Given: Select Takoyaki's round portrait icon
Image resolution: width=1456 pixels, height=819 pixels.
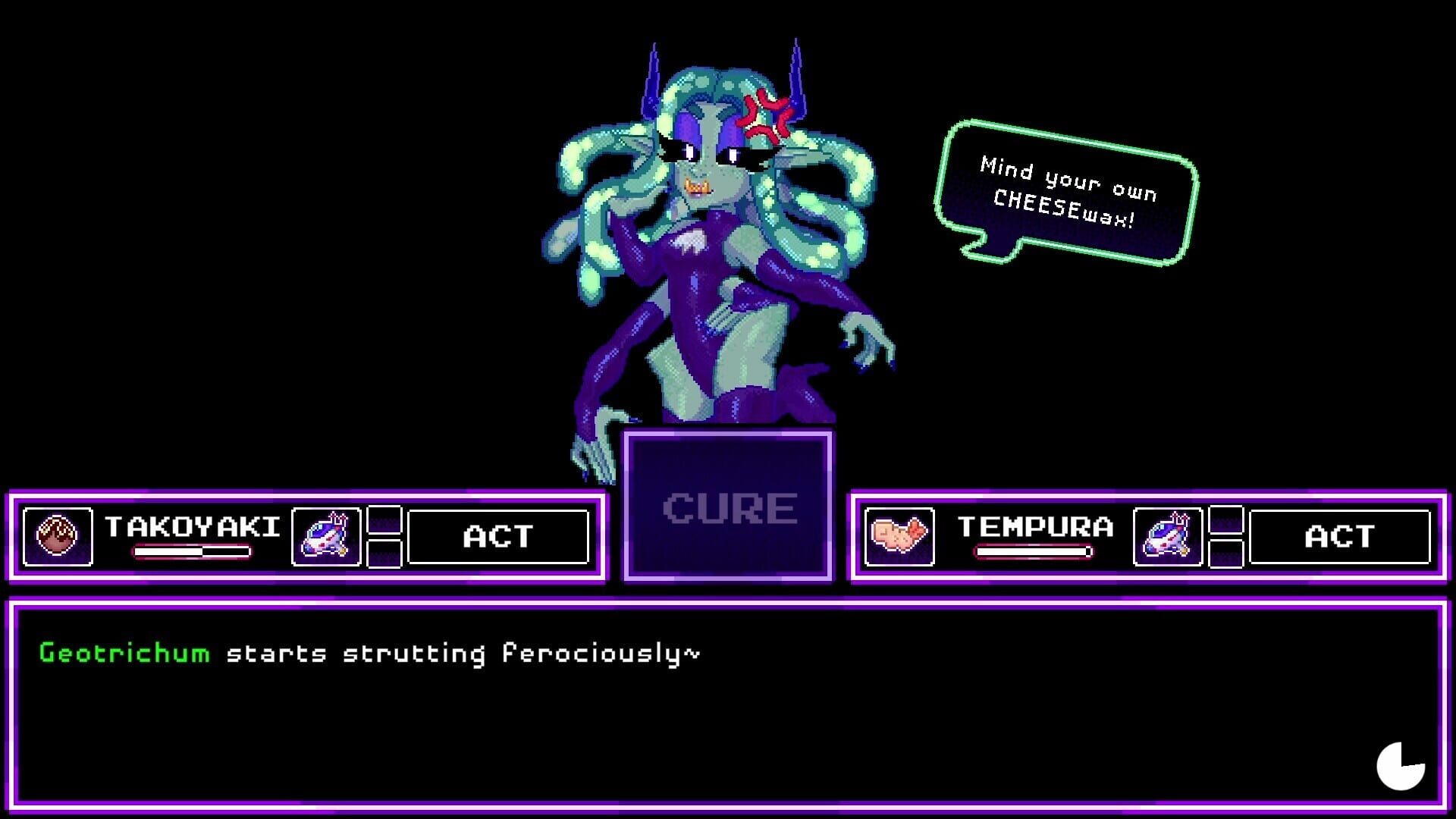Looking at the screenshot, I should point(57,537).
